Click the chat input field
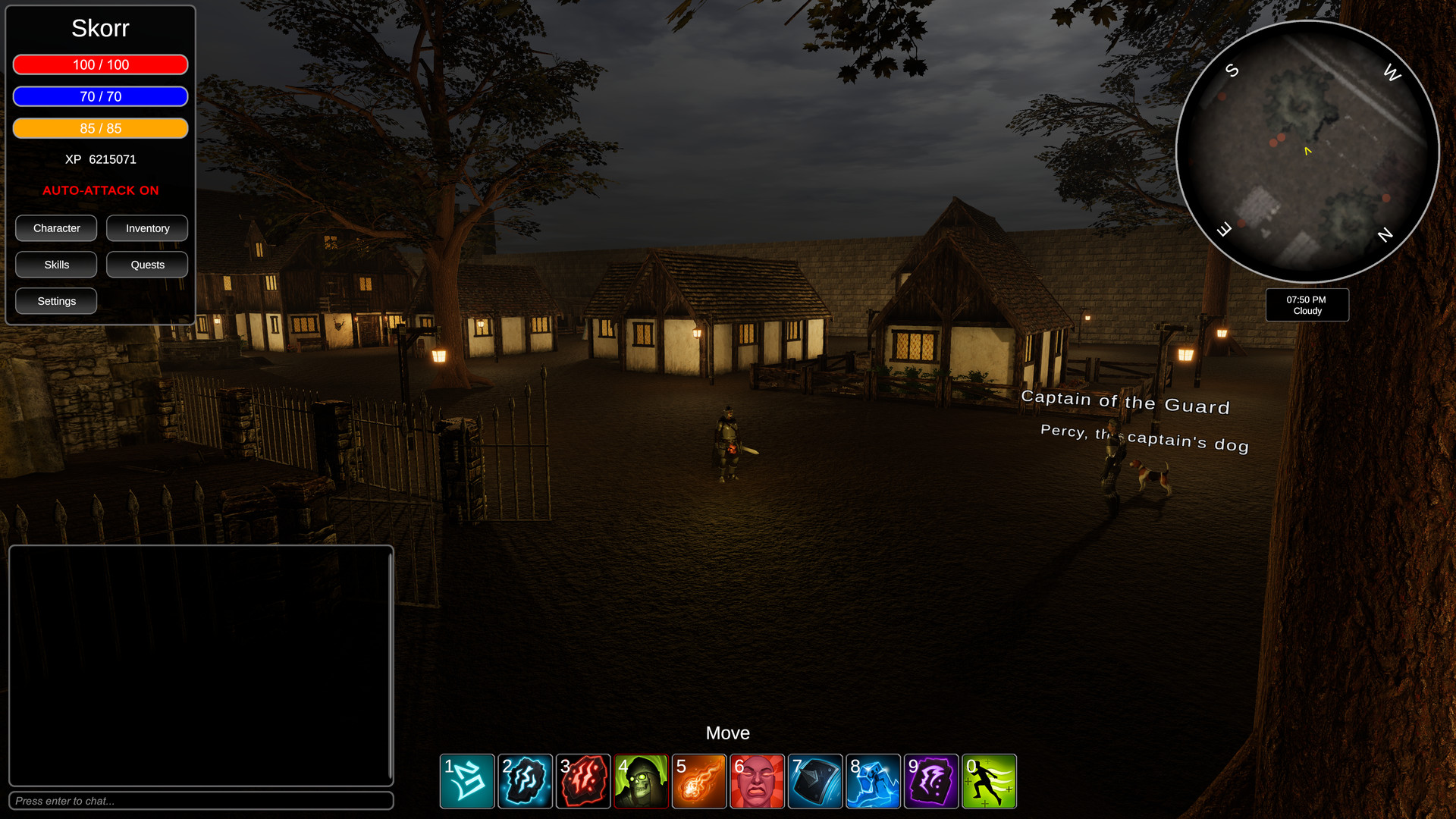Viewport: 1456px width, 819px height. pos(201,801)
